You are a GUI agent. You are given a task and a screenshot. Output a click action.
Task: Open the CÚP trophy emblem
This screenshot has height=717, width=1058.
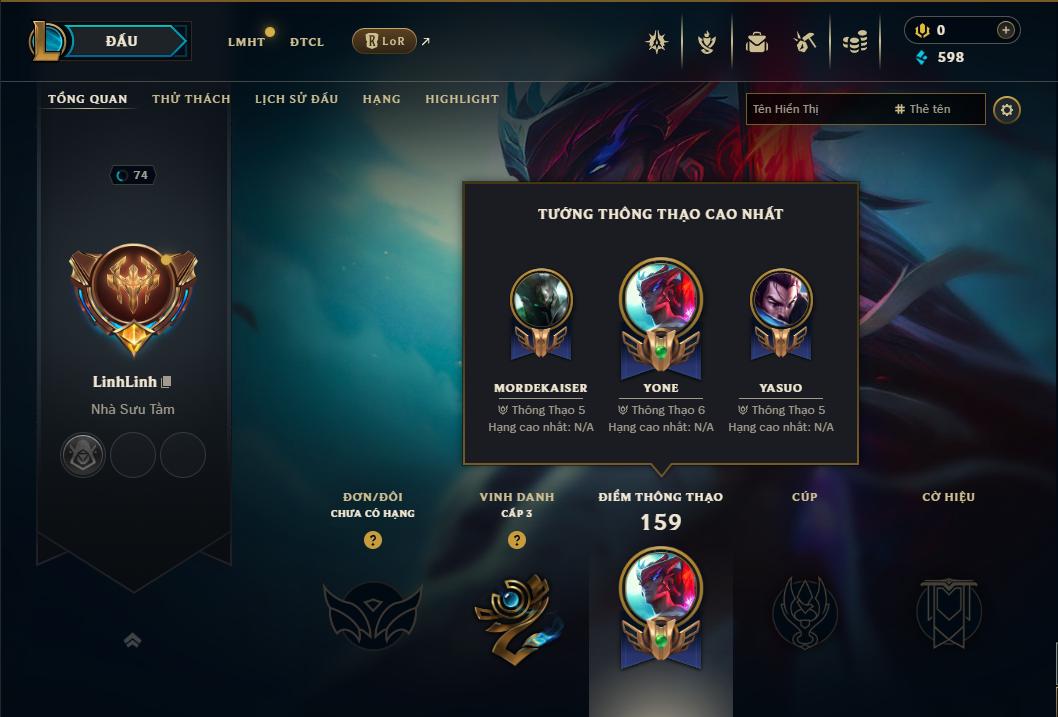(804, 610)
